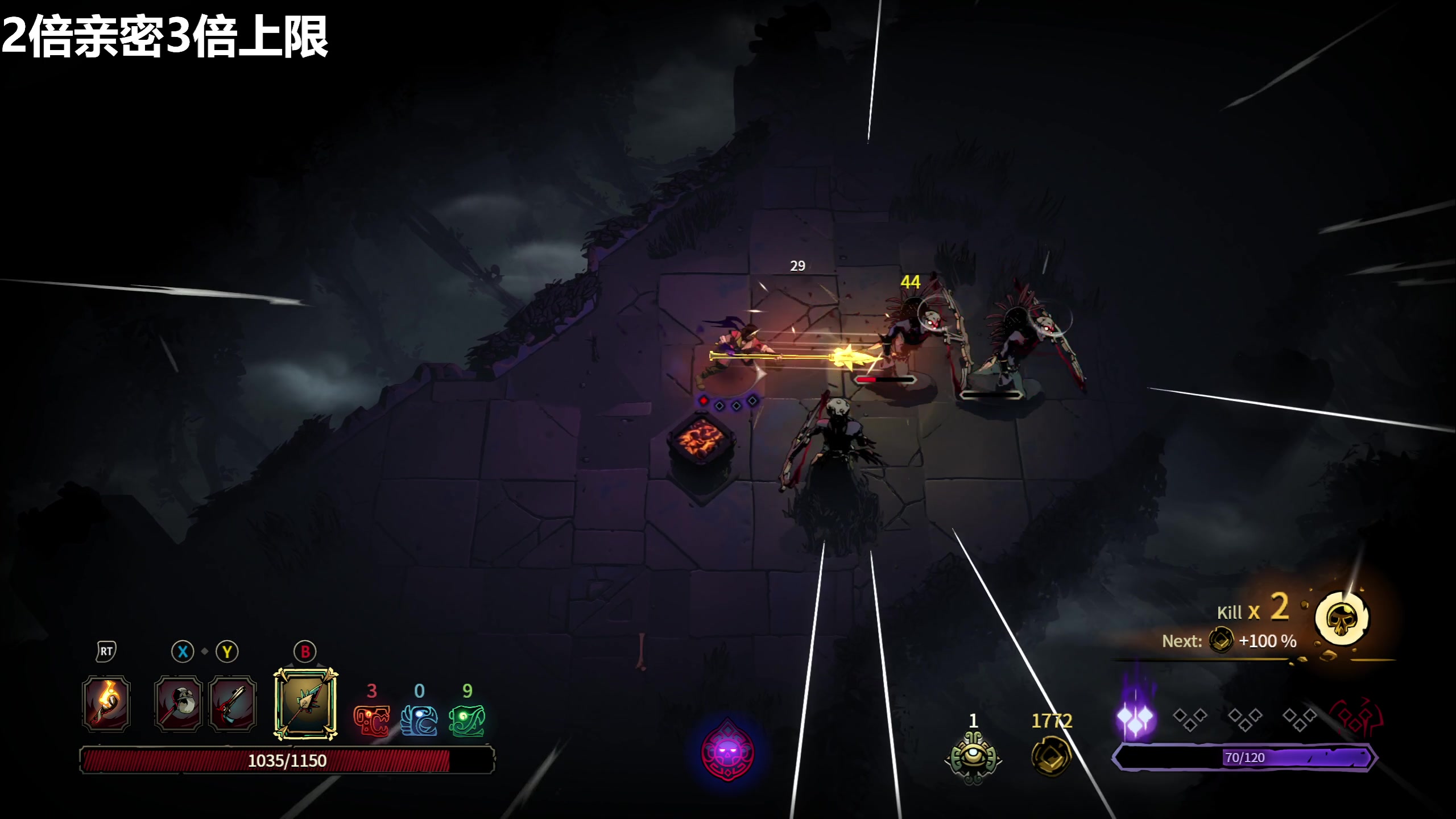
Task: Click the red demon rage emblem
Action: [x=1355, y=719]
